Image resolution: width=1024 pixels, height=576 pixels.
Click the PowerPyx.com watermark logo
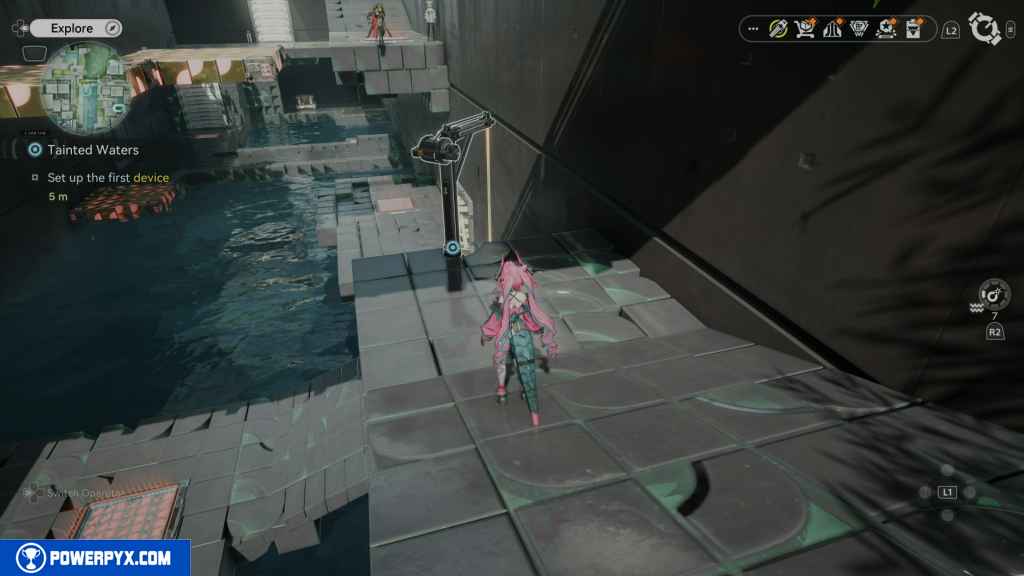[x=95, y=558]
